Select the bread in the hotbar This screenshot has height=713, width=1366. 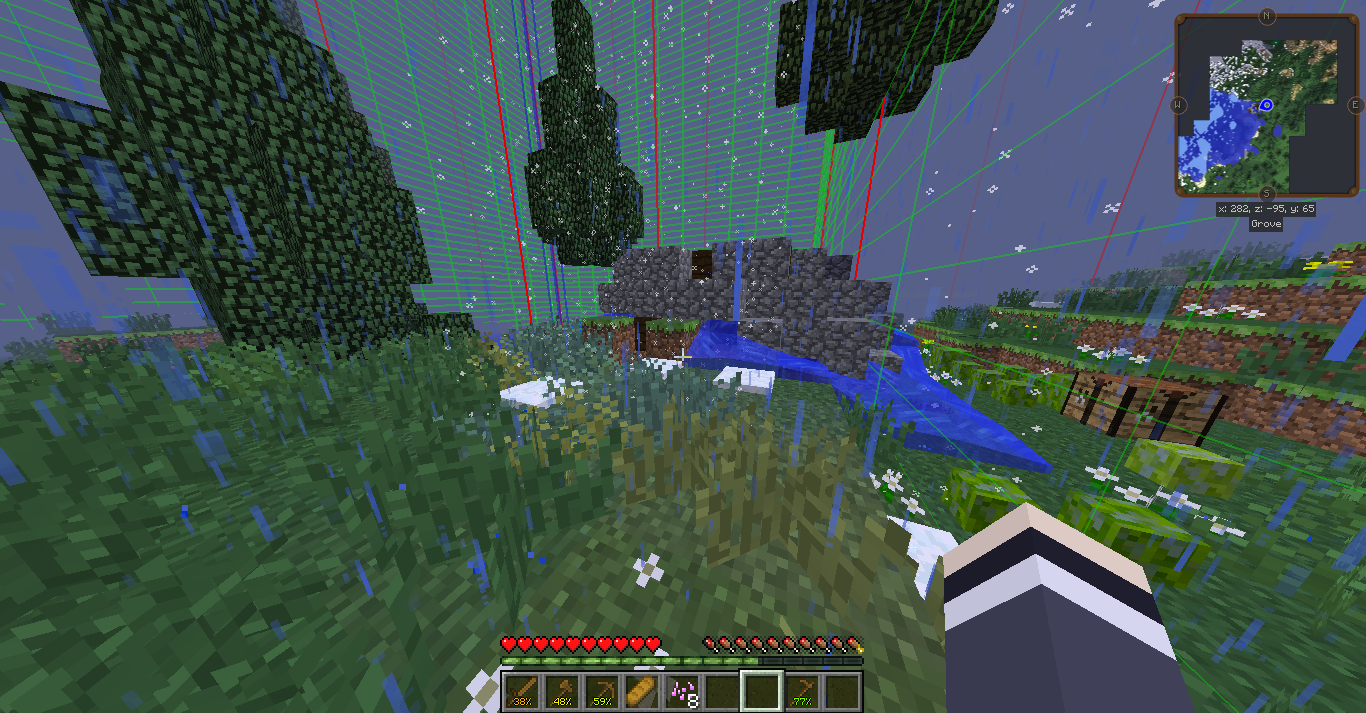[x=642, y=691]
